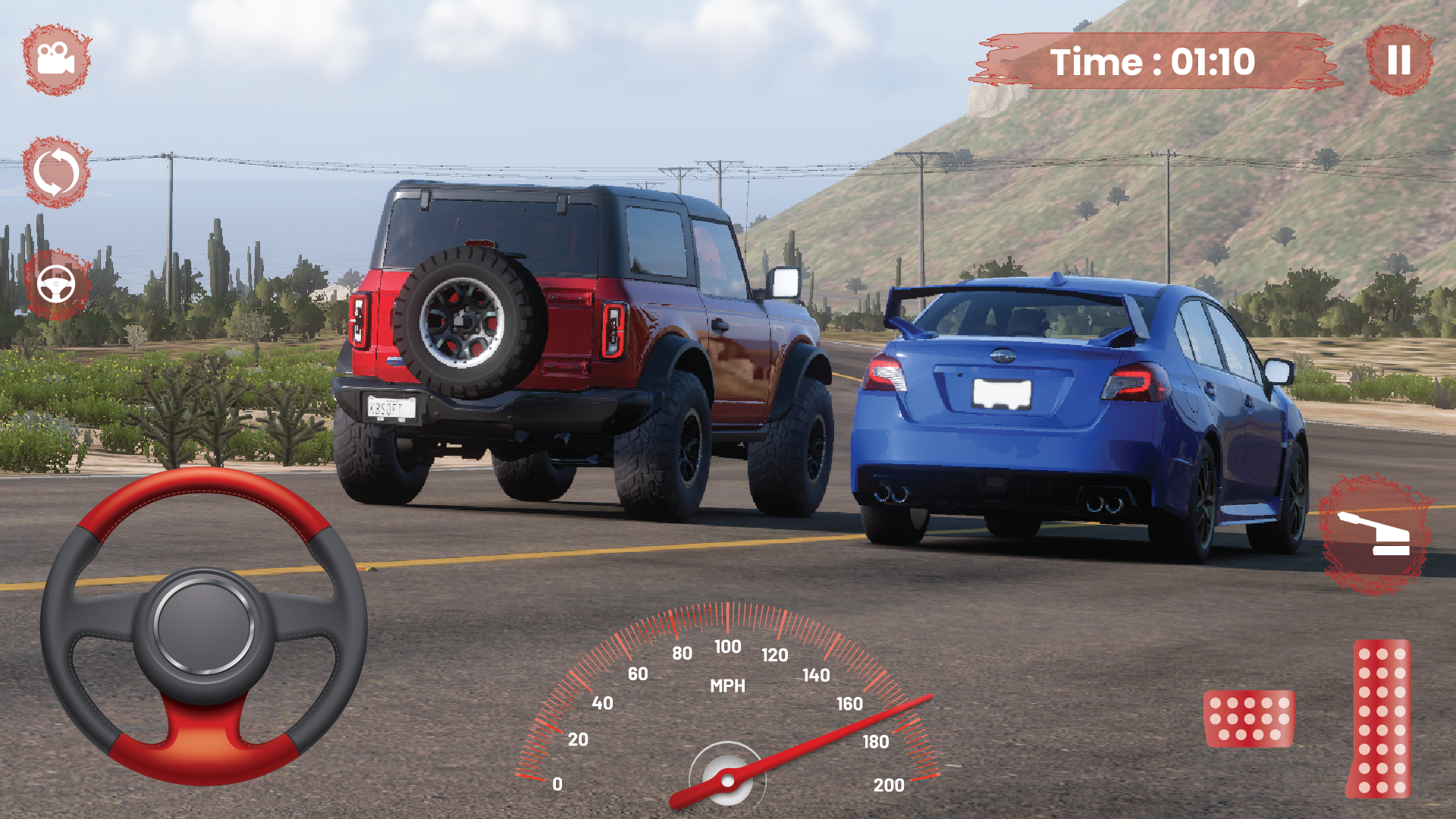Select the camera icon in the top-left corner
This screenshot has width=1456, height=819.
[55, 59]
